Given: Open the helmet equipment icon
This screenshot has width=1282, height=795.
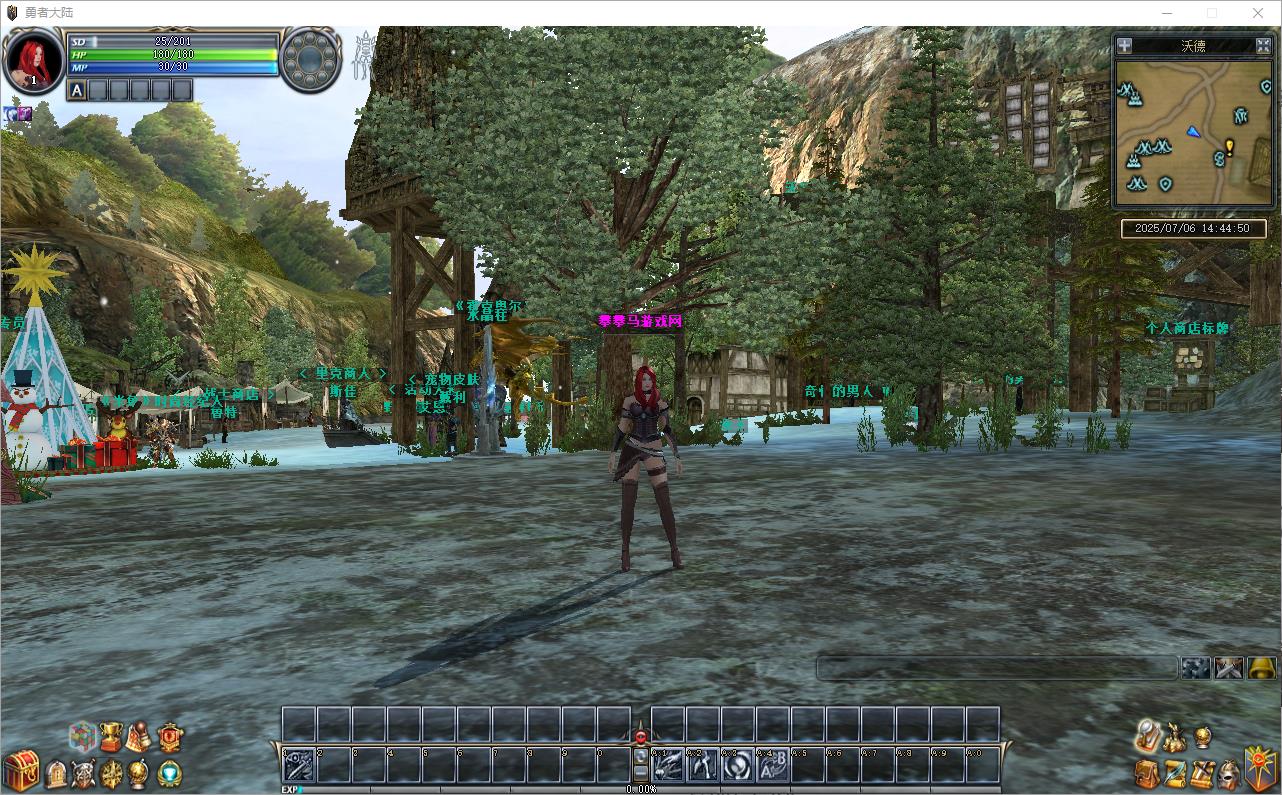Looking at the screenshot, I should 1231,772.
